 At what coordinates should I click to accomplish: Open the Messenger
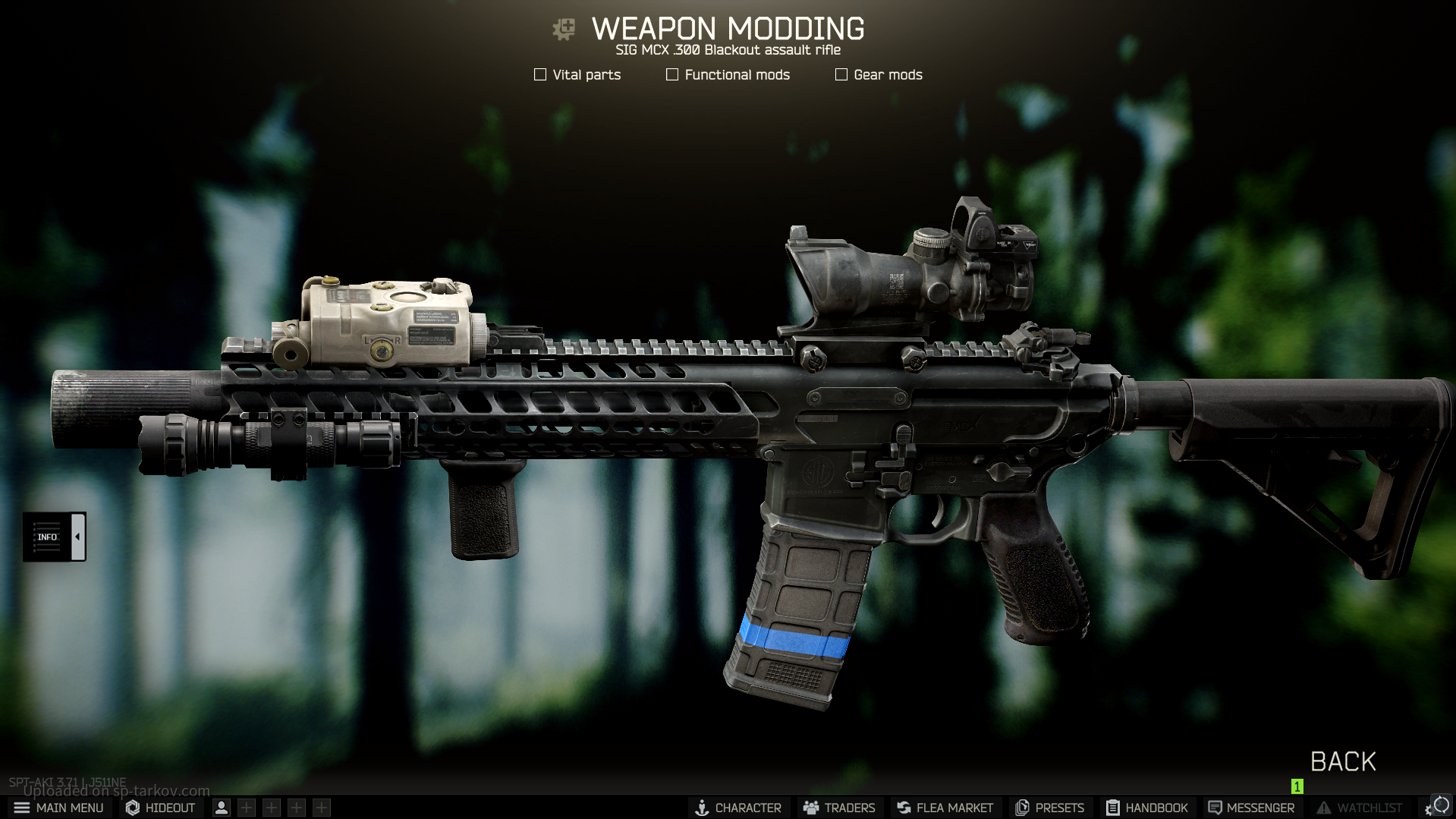coord(1251,808)
